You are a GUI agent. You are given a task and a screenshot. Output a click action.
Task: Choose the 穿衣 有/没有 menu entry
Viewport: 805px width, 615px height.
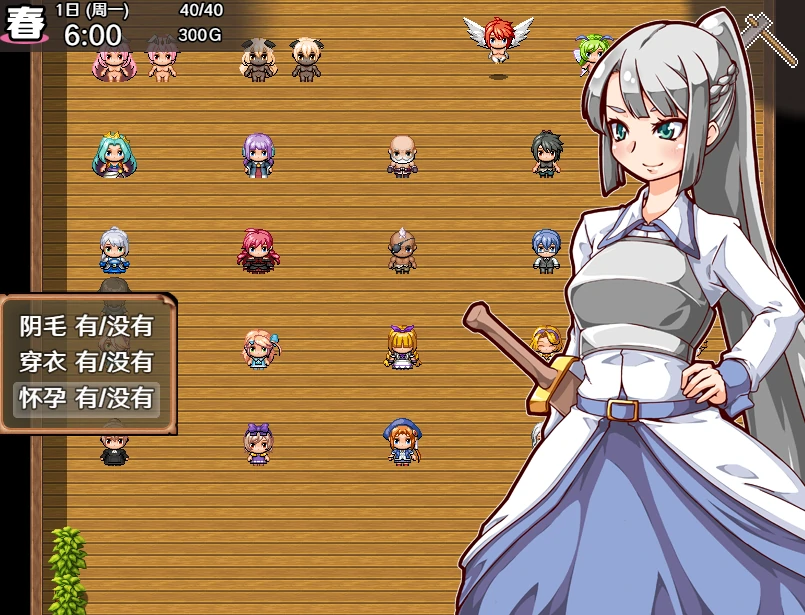point(87,362)
